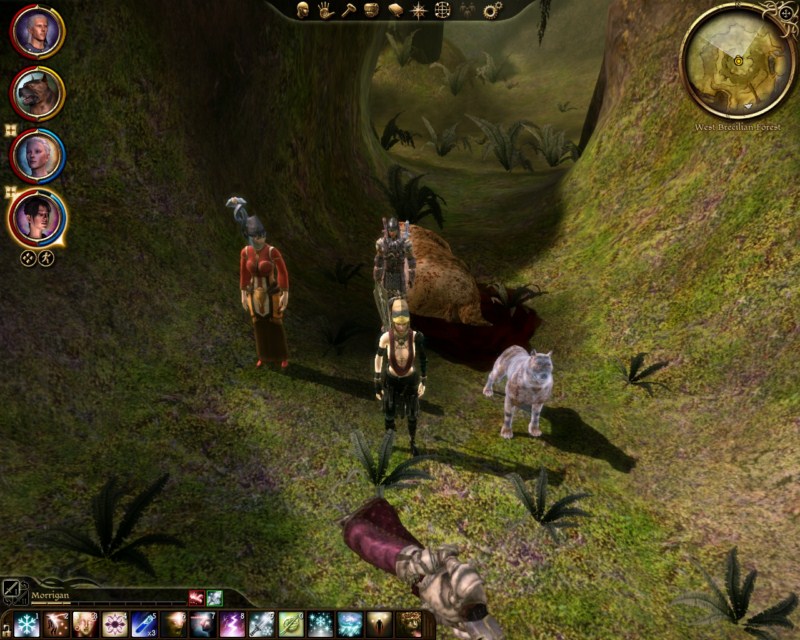Image resolution: width=800 pixels, height=640 pixels.
Task: Open the world map compass star icon
Action: 419,10
